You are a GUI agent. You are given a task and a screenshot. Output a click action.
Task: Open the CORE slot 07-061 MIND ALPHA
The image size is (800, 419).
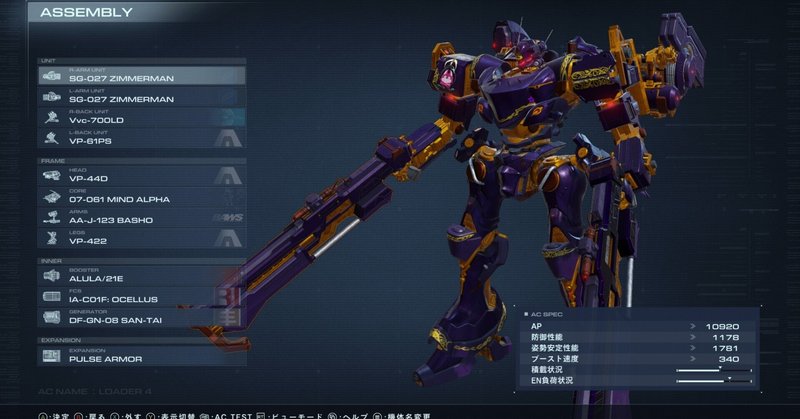(x=140, y=196)
